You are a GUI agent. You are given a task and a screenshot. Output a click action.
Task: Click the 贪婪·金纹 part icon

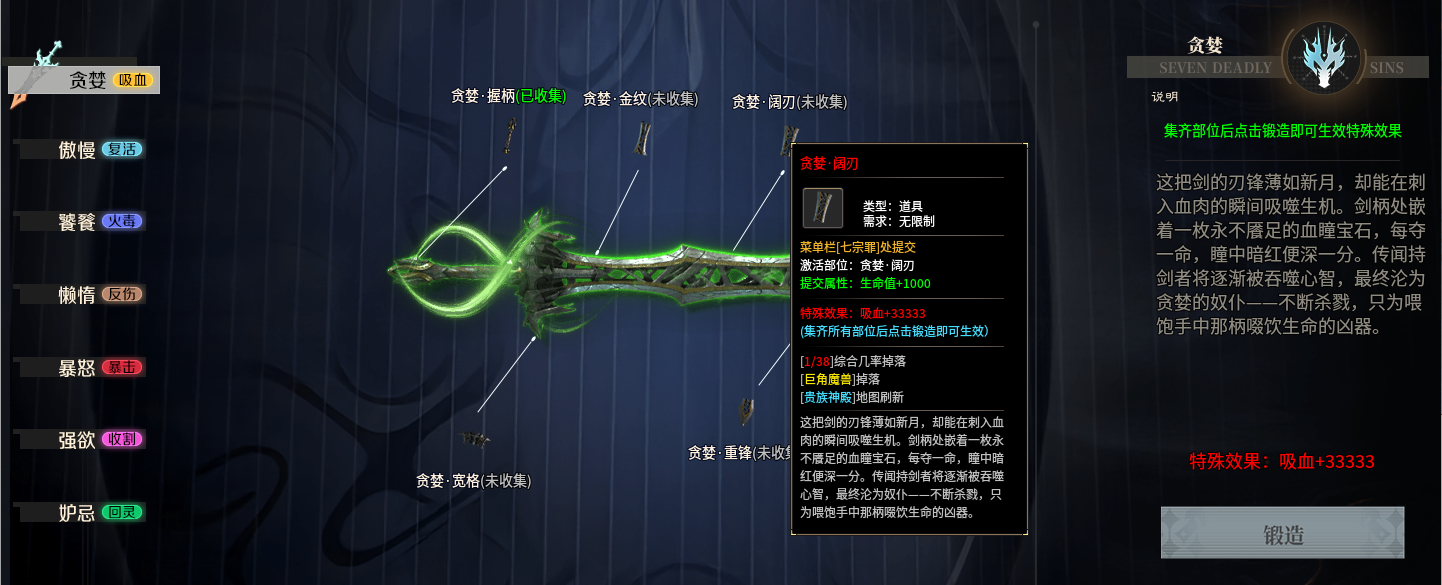pos(641,138)
